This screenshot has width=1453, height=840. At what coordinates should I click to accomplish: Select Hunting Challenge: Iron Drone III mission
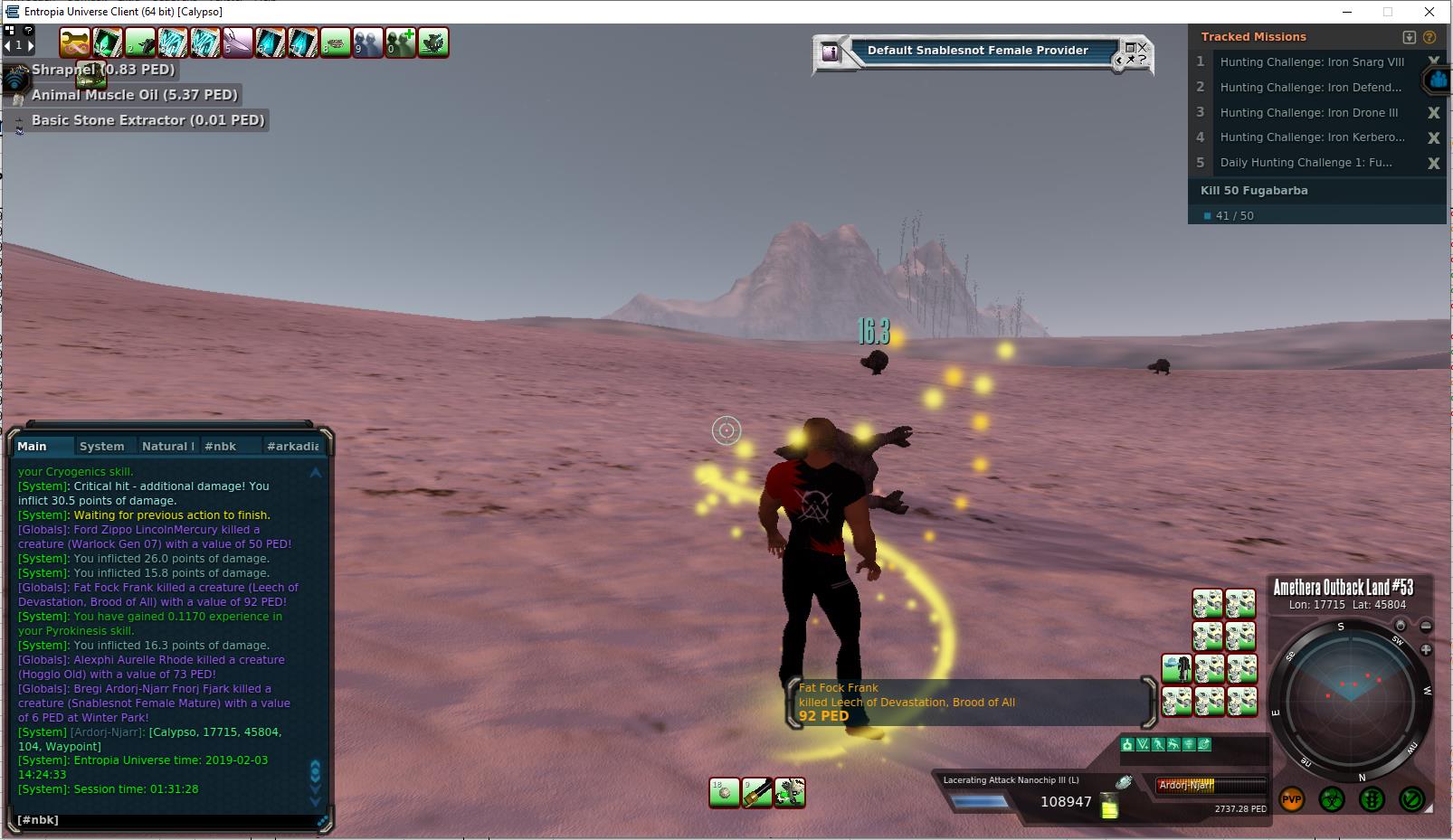click(1308, 113)
